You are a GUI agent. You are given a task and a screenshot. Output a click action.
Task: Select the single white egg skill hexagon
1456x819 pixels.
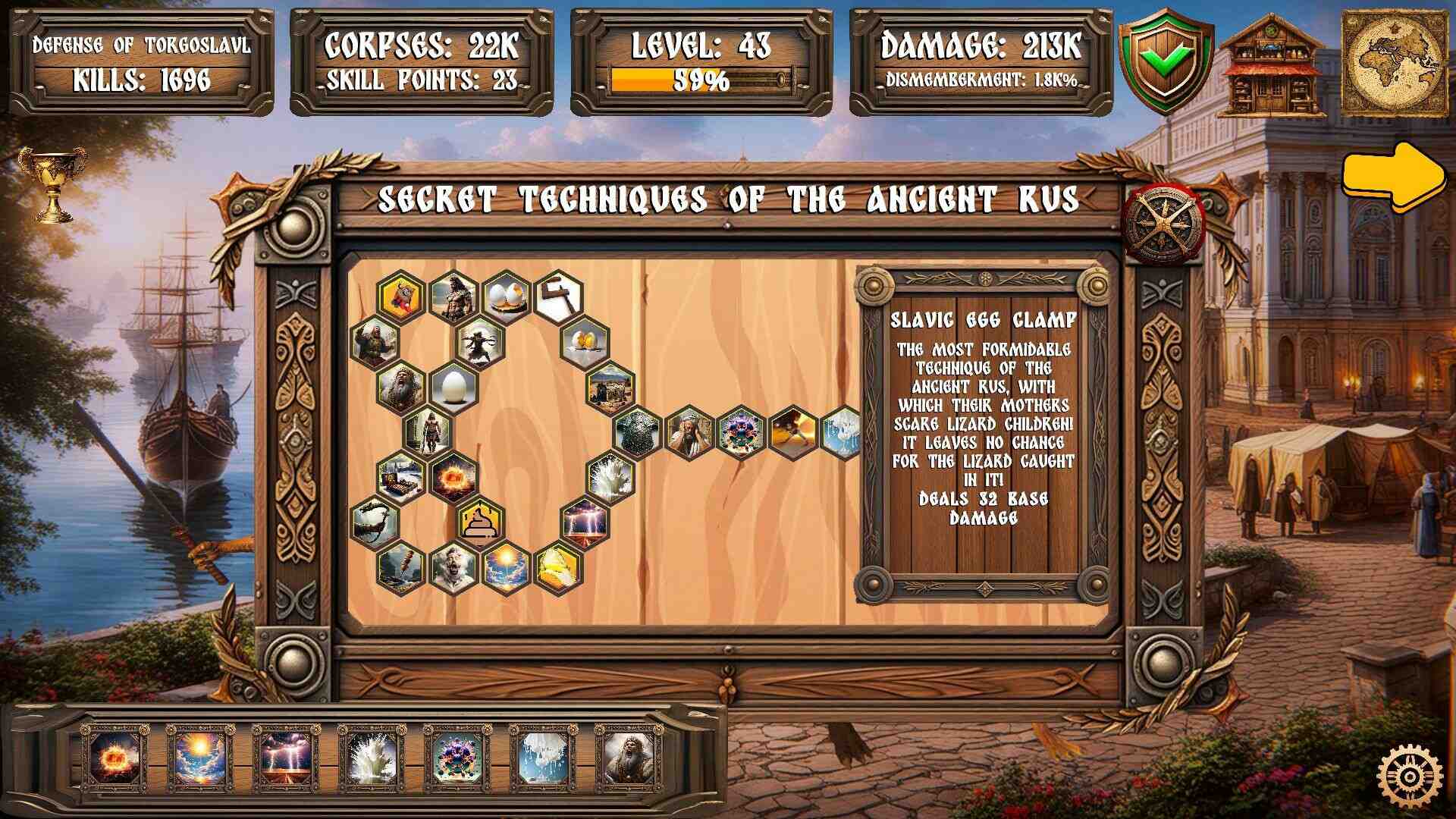coord(453,387)
